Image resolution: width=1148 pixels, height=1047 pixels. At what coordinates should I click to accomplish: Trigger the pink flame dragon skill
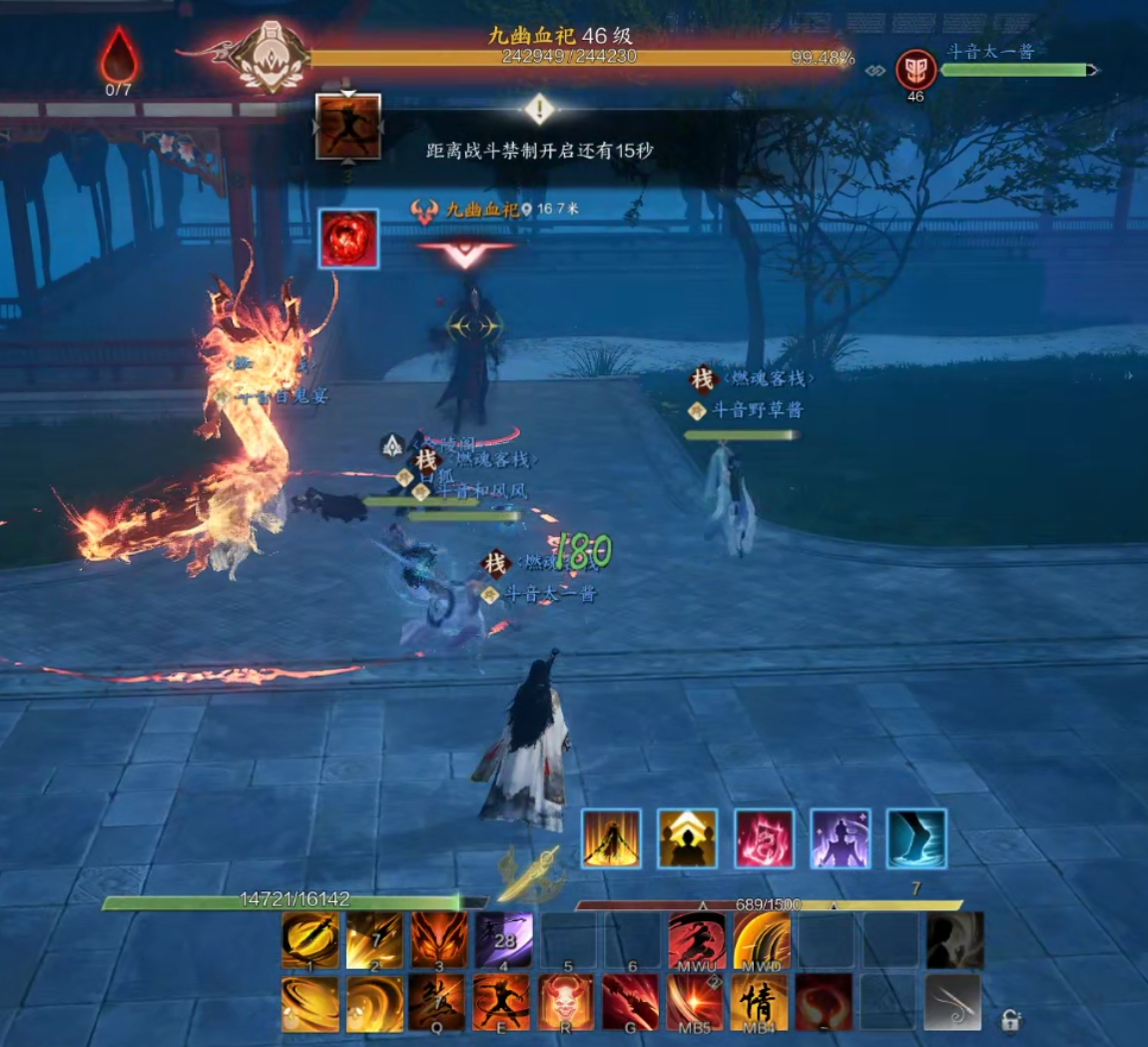[764, 838]
